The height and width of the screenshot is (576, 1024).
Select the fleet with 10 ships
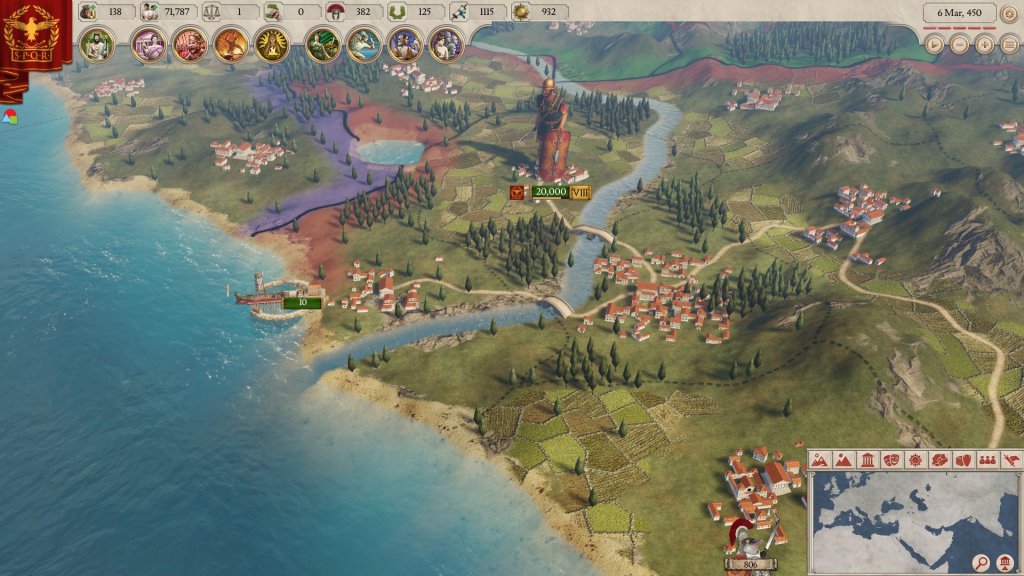click(x=300, y=302)
